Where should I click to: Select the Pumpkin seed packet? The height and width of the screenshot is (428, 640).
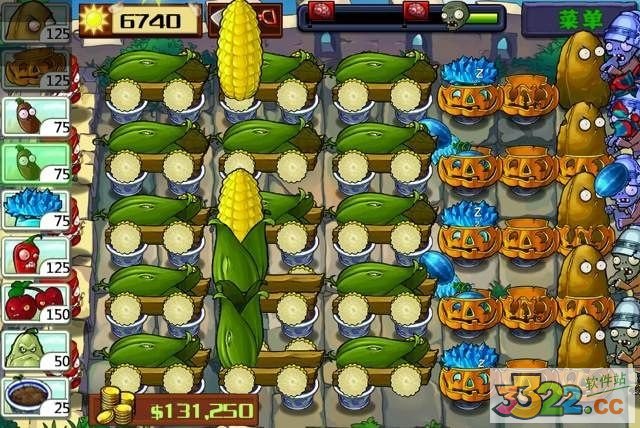pyautogui.click(x=34, y=69)
